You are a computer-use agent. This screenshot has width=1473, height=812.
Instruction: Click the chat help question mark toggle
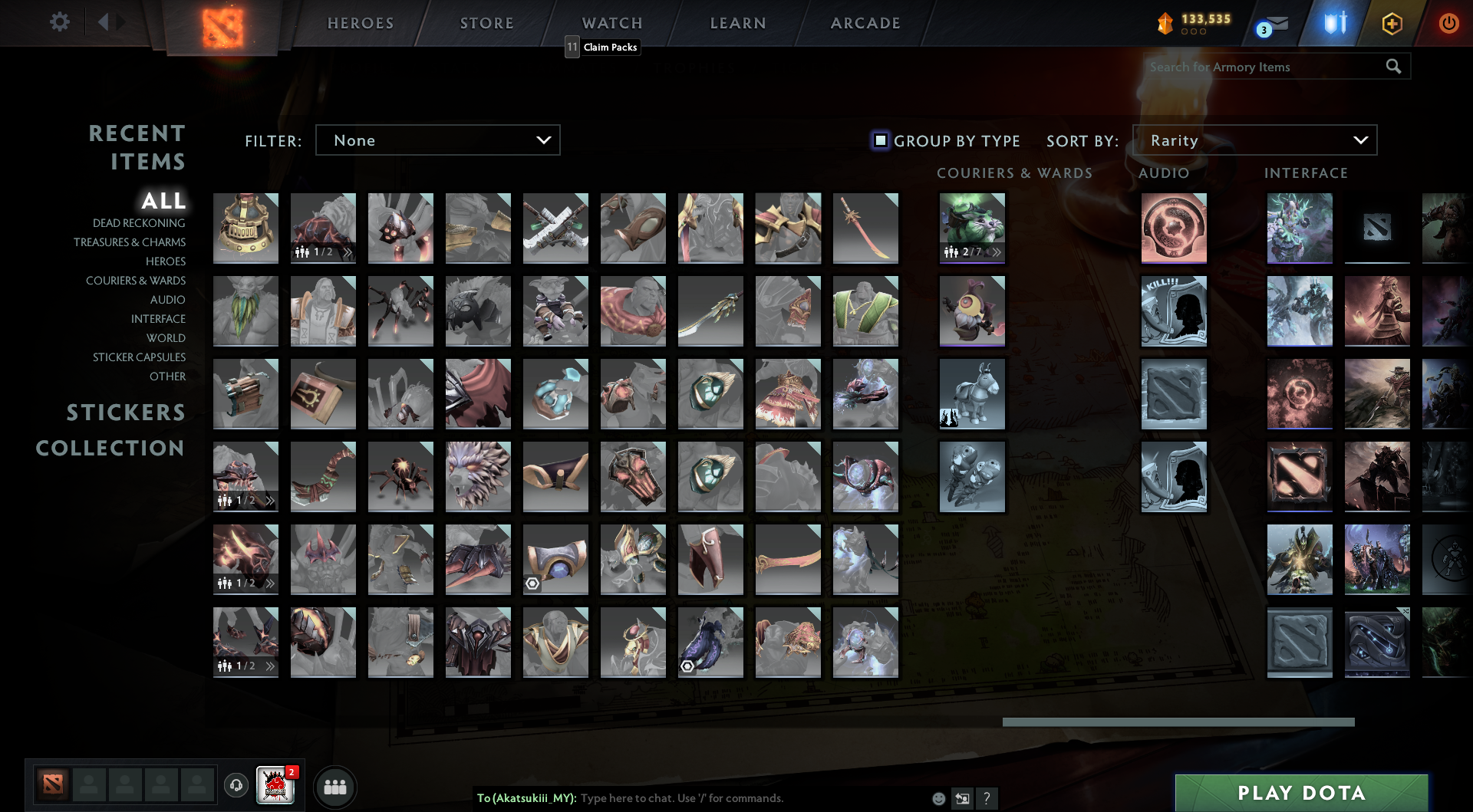coord(987,798)
